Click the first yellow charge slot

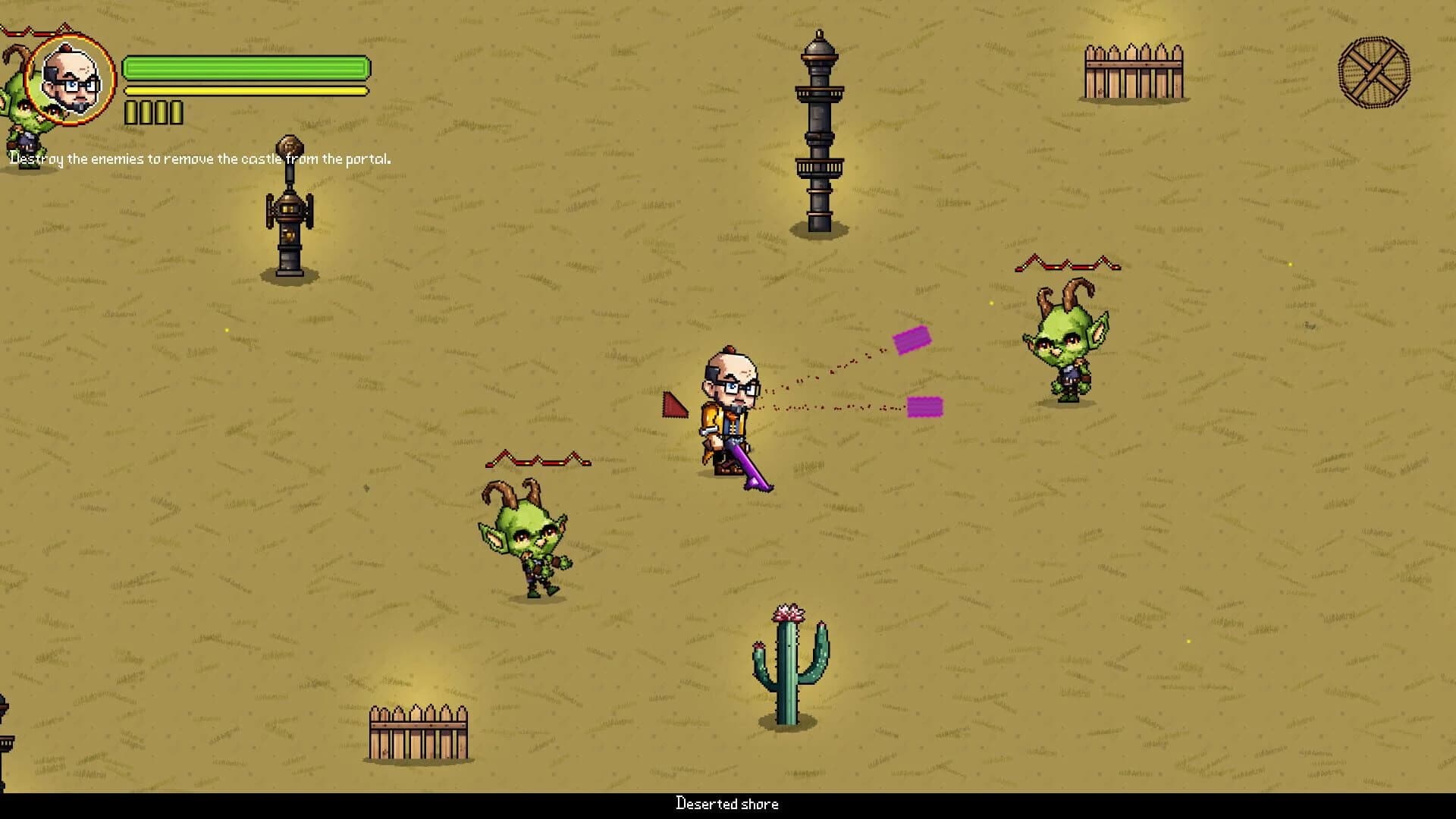130,111
